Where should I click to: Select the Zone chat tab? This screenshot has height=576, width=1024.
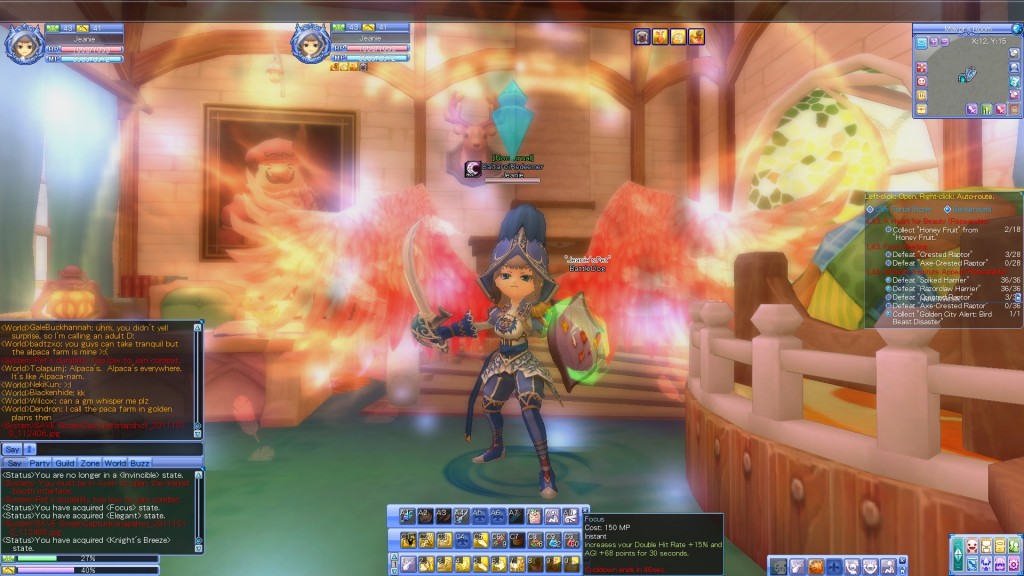click(91, 464)
